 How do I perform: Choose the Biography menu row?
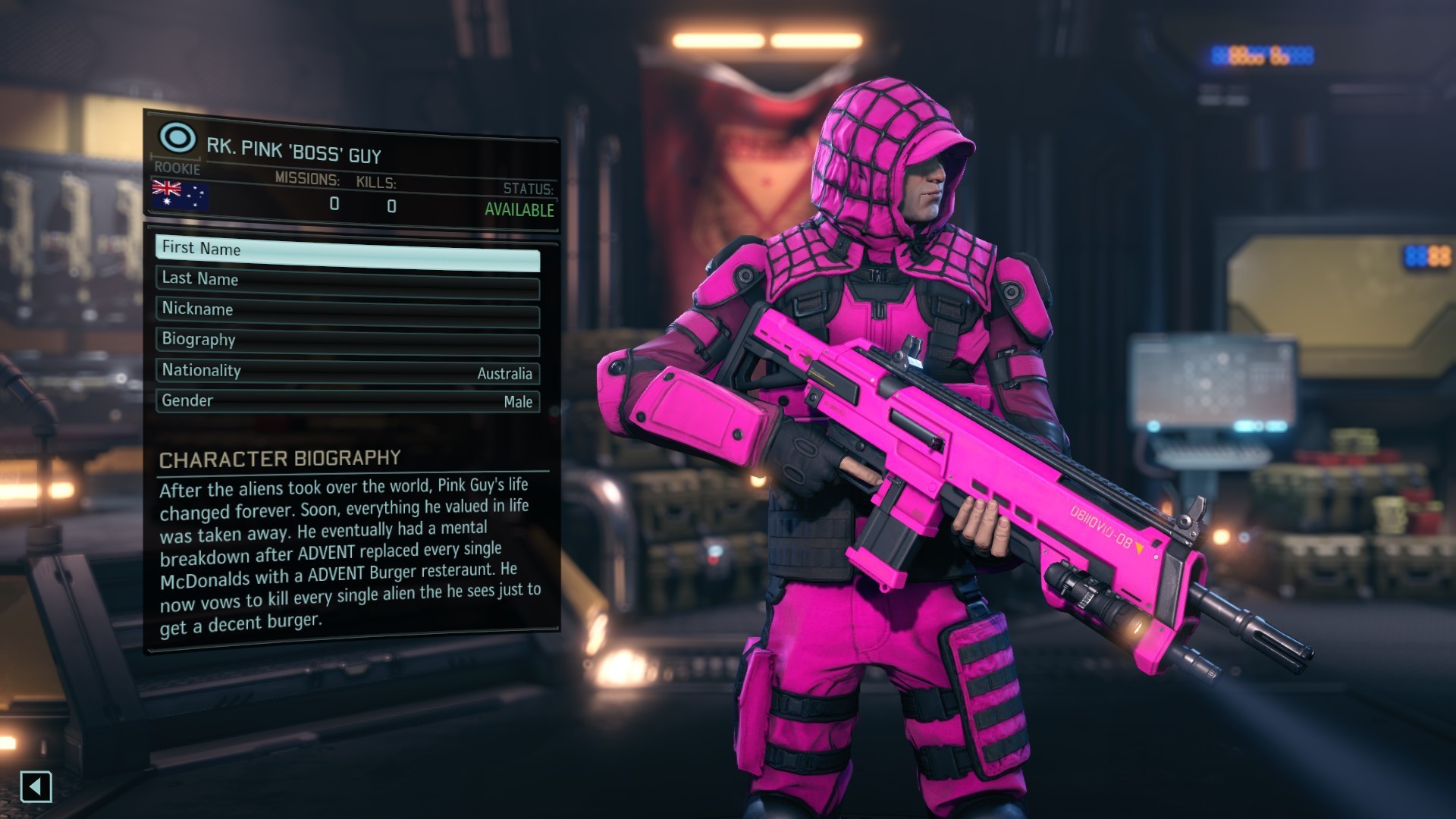(347, 343)
